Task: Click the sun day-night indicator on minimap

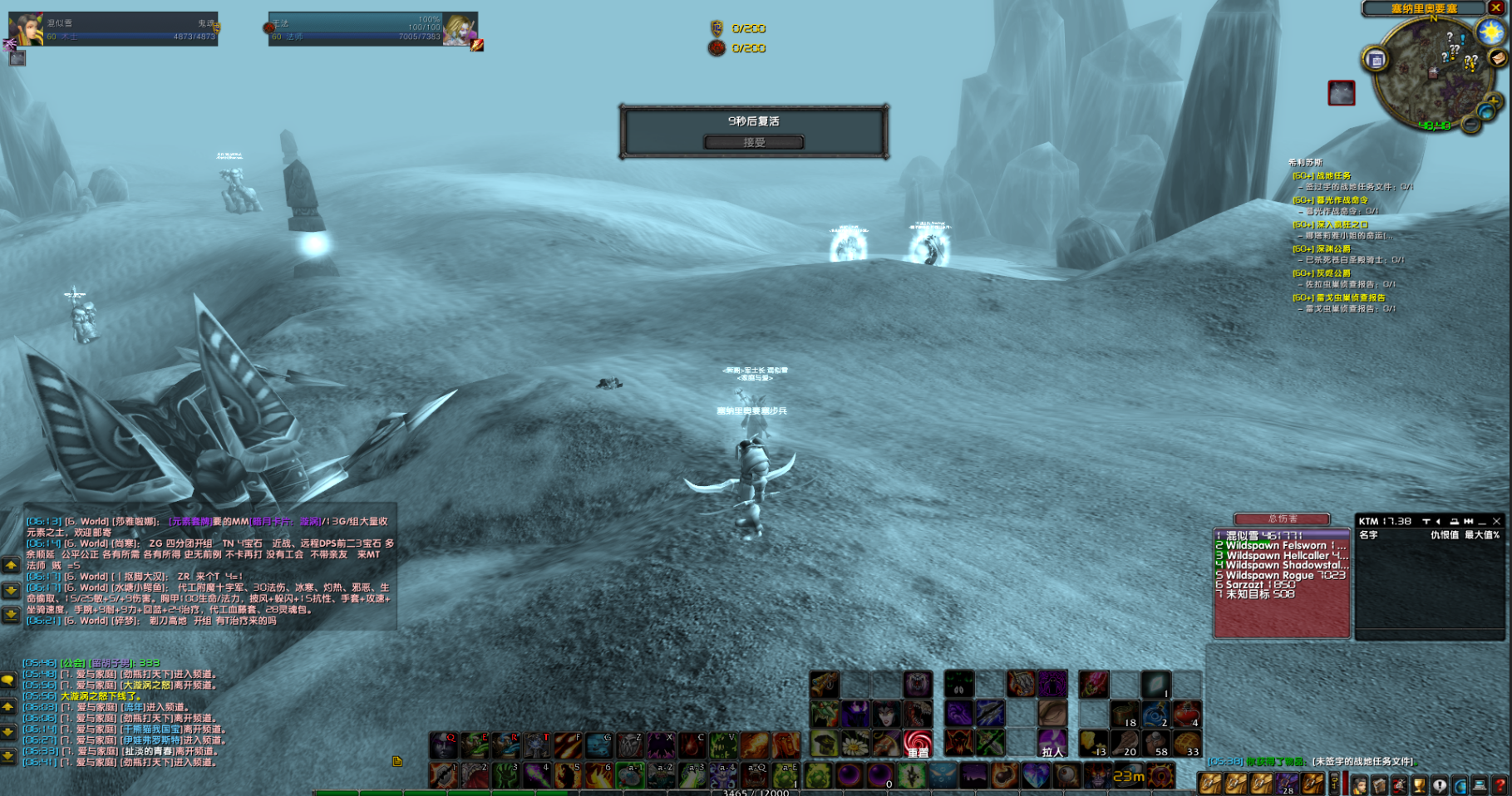Action: (1490, 32)
